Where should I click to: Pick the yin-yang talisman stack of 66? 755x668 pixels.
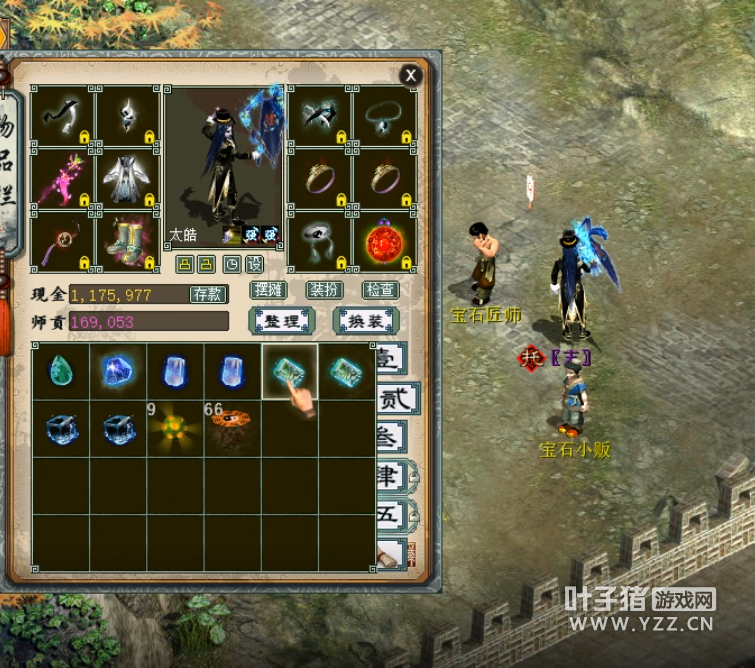(232, 428)
